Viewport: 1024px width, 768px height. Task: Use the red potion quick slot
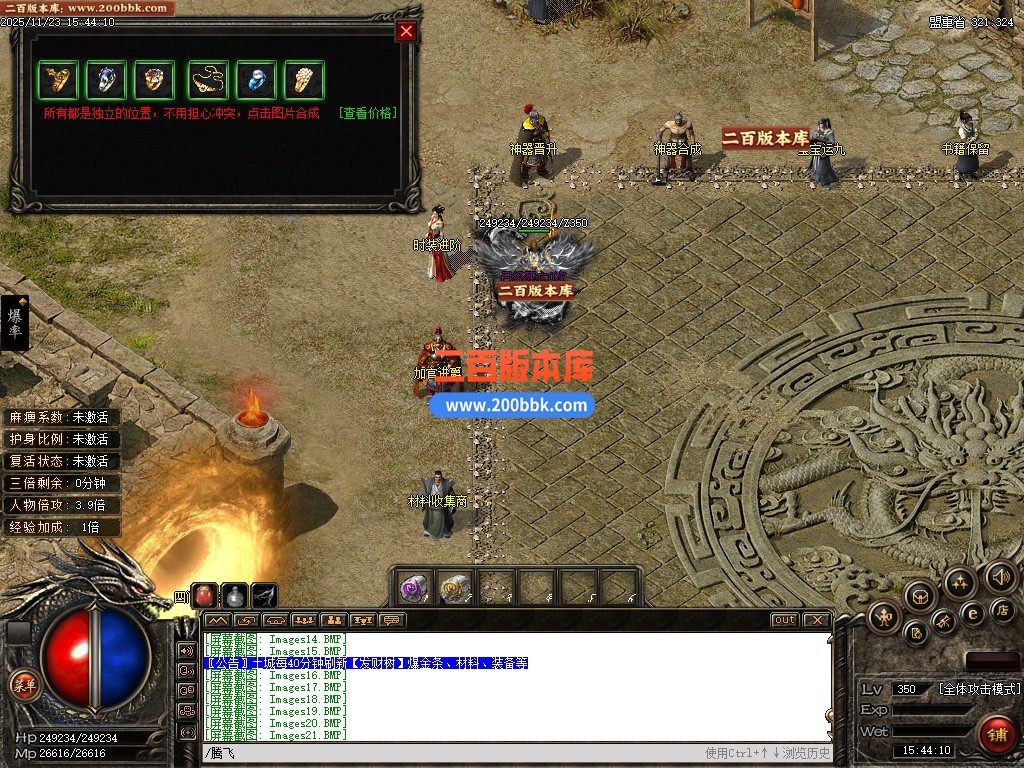coord(205,596)
